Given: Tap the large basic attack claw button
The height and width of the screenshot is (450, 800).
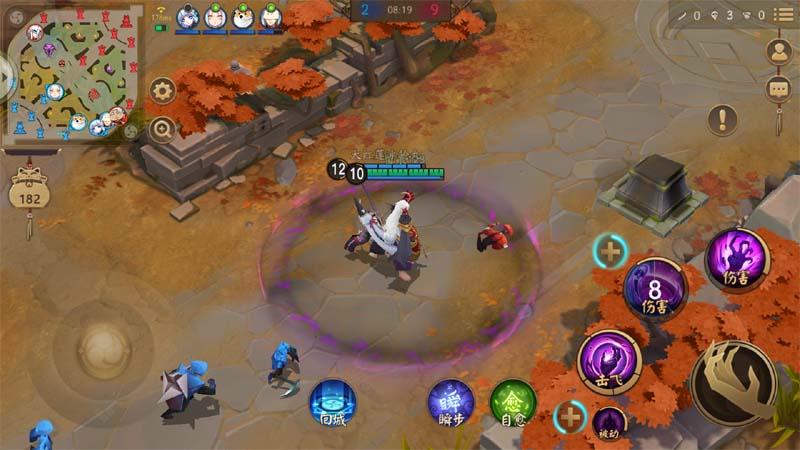Looking at the screenshot, I should 733,383.
